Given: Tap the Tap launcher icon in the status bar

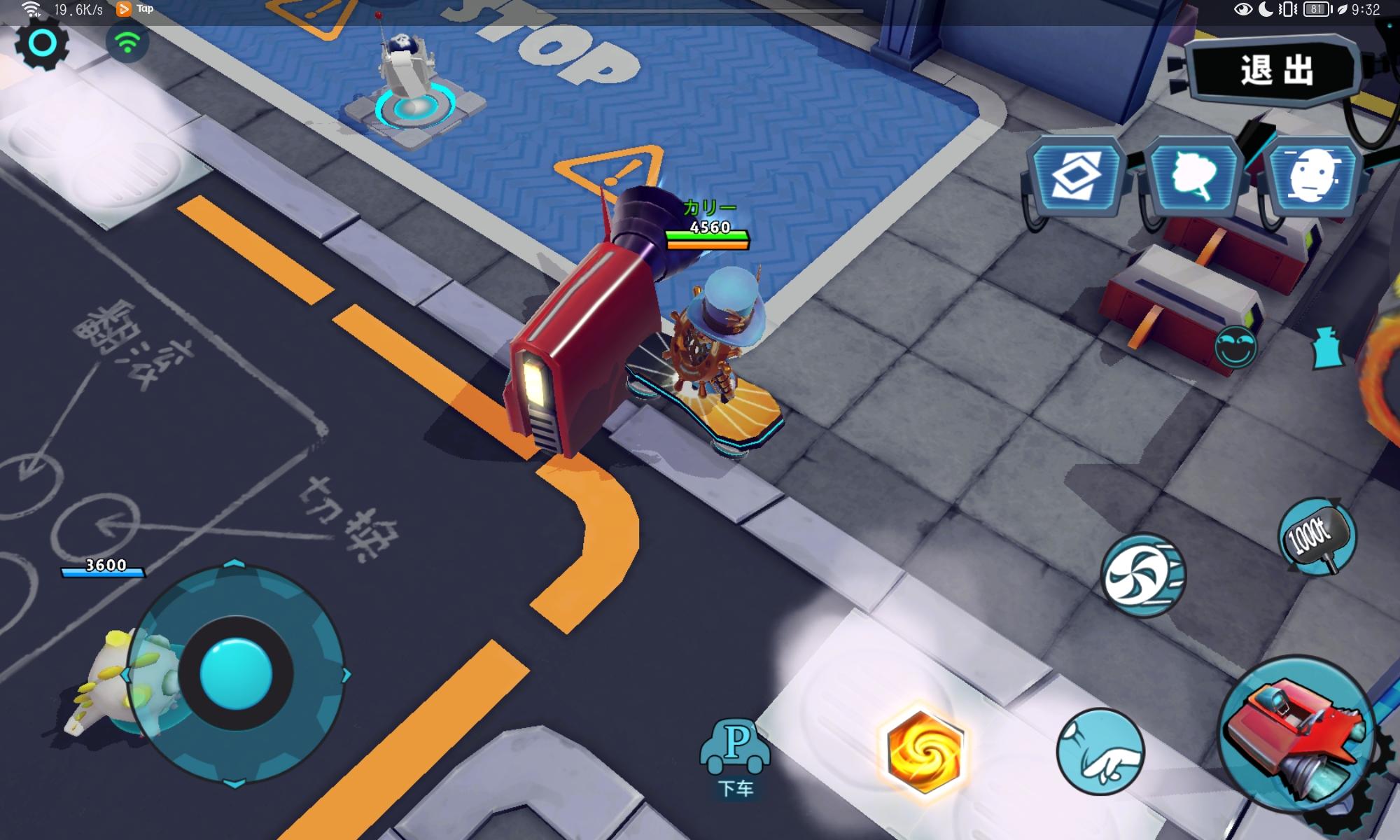Looking at the screenshot, I should pos(125,9).
